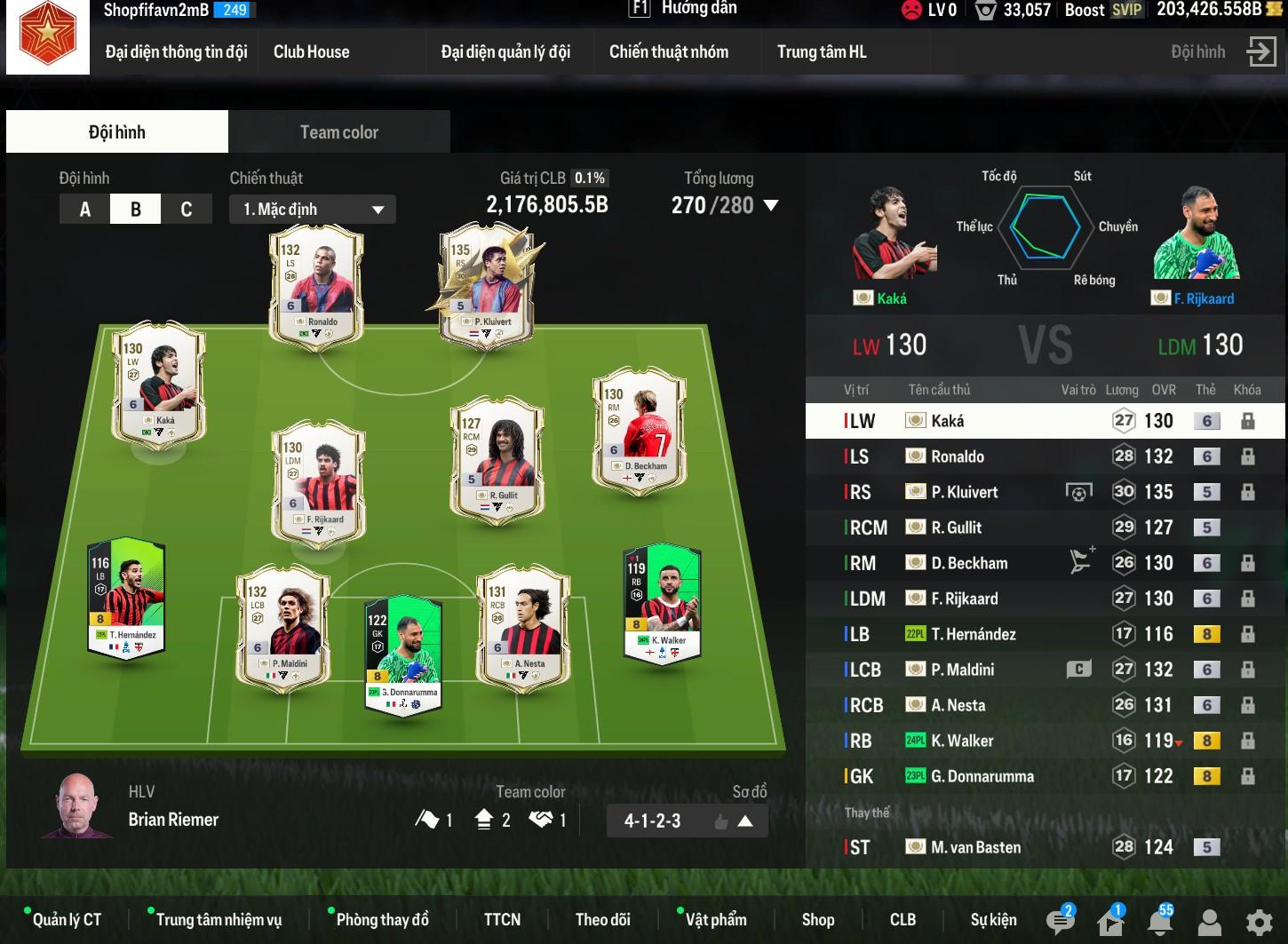Go to Trung tâm HL
The image size is (1288, 944).
click(822, 52)
